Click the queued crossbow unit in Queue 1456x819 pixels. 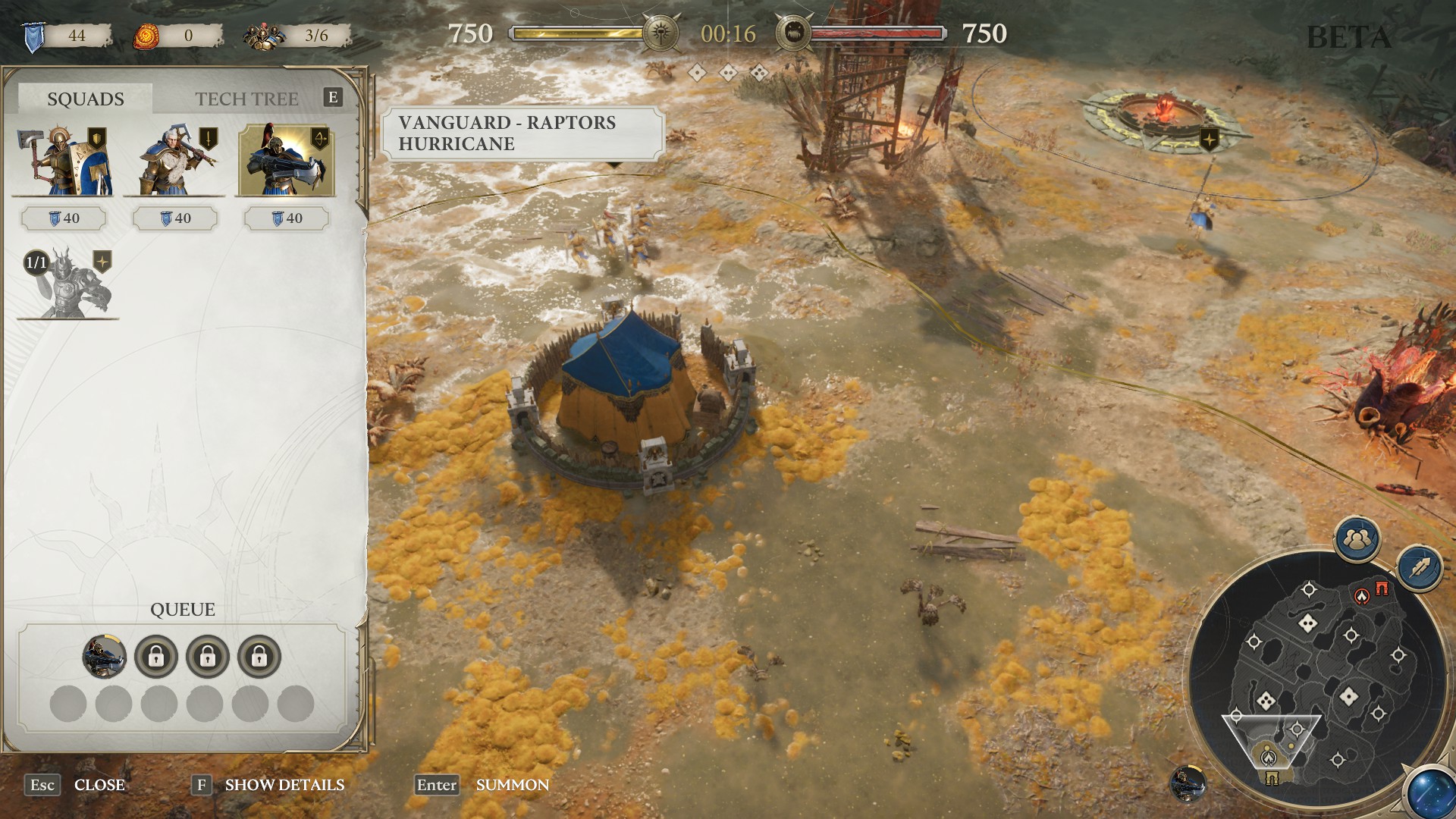tap(105, 656)
